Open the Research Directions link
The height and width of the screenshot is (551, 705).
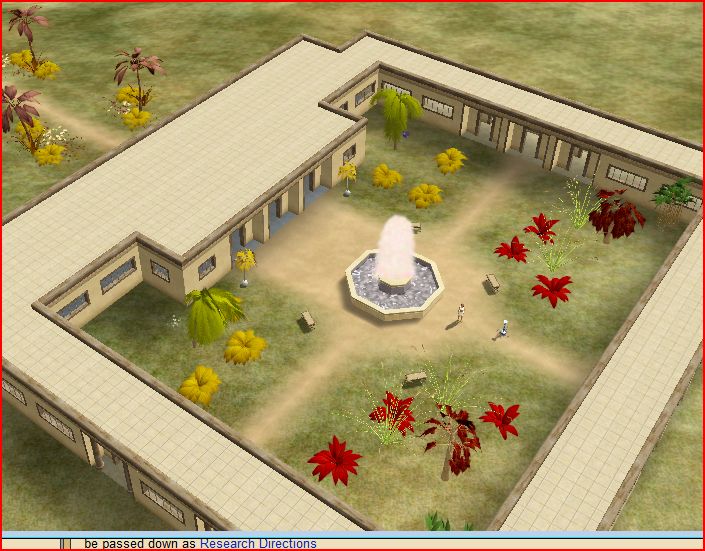tap(258, 544)
